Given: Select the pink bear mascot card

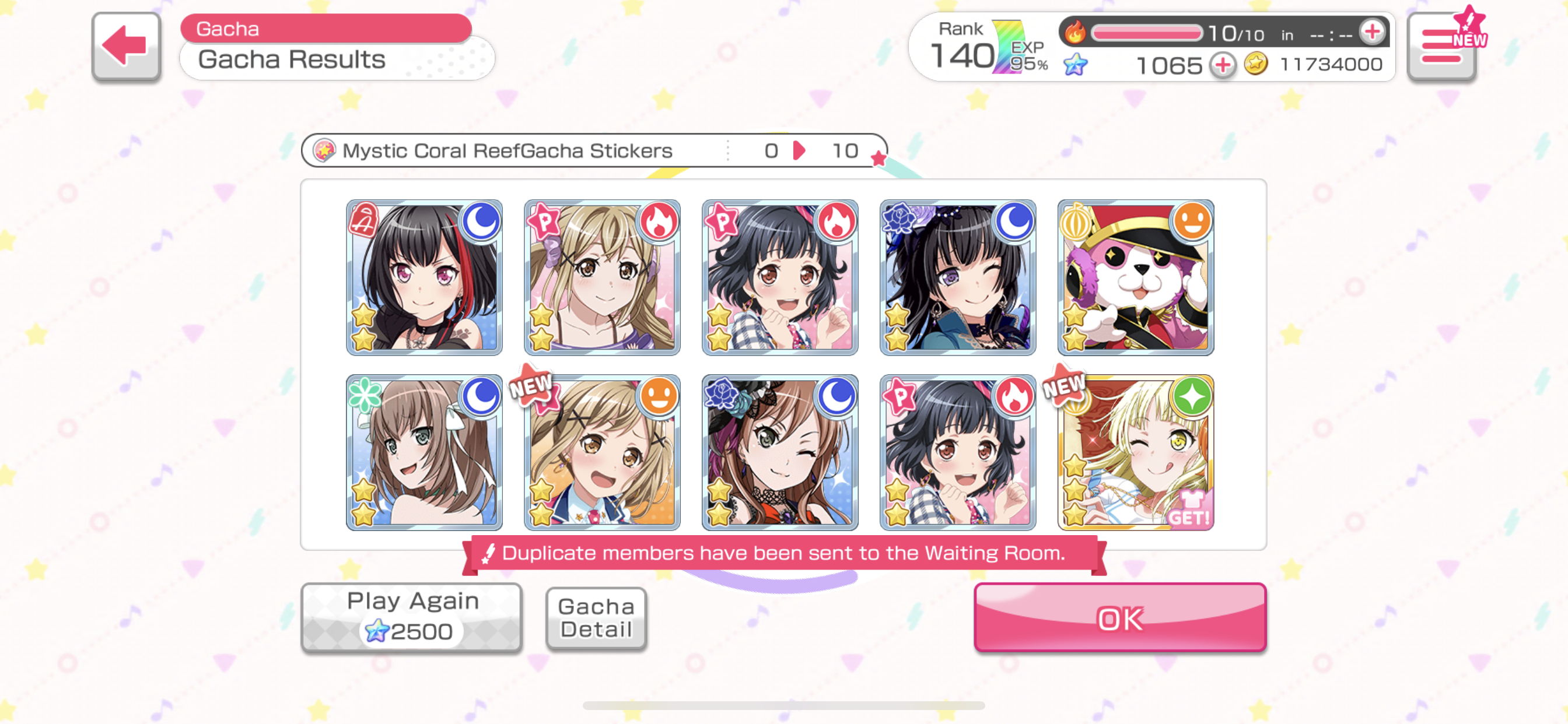Looking at the screenshot, I should tap(1135, 277).
